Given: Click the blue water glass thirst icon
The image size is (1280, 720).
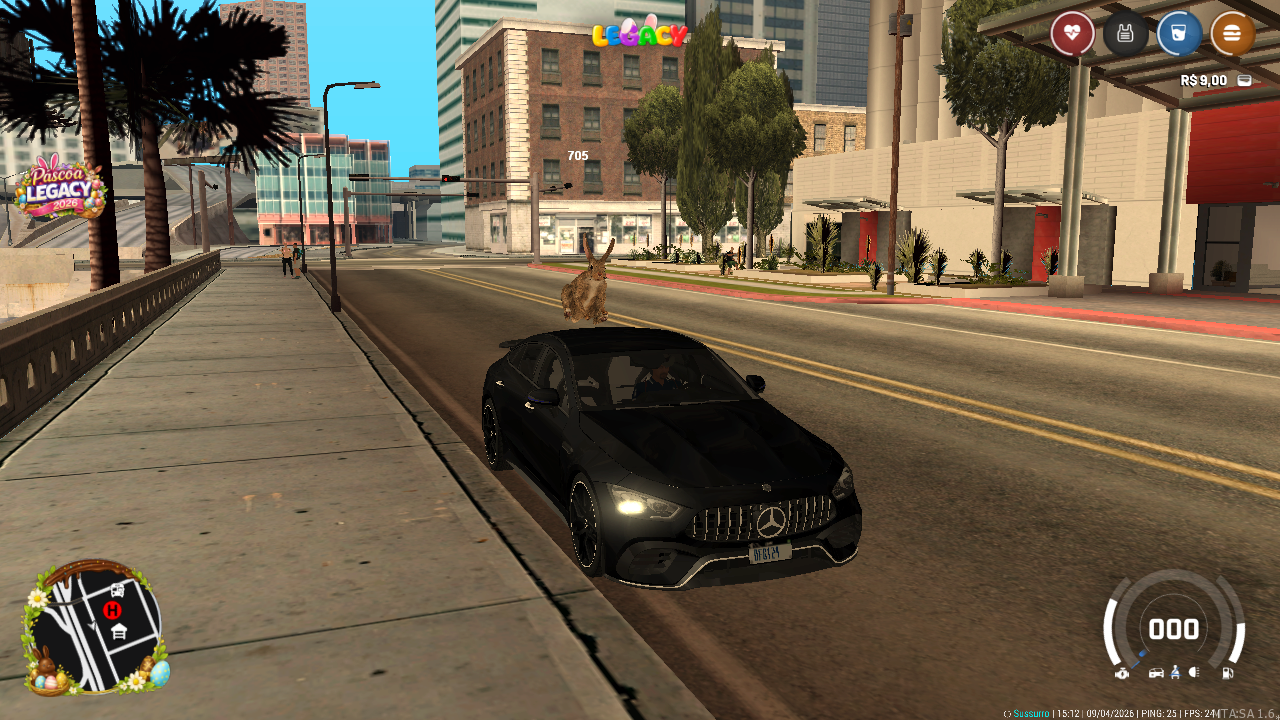Looking at the screenshot, I should click(1179, 34).
